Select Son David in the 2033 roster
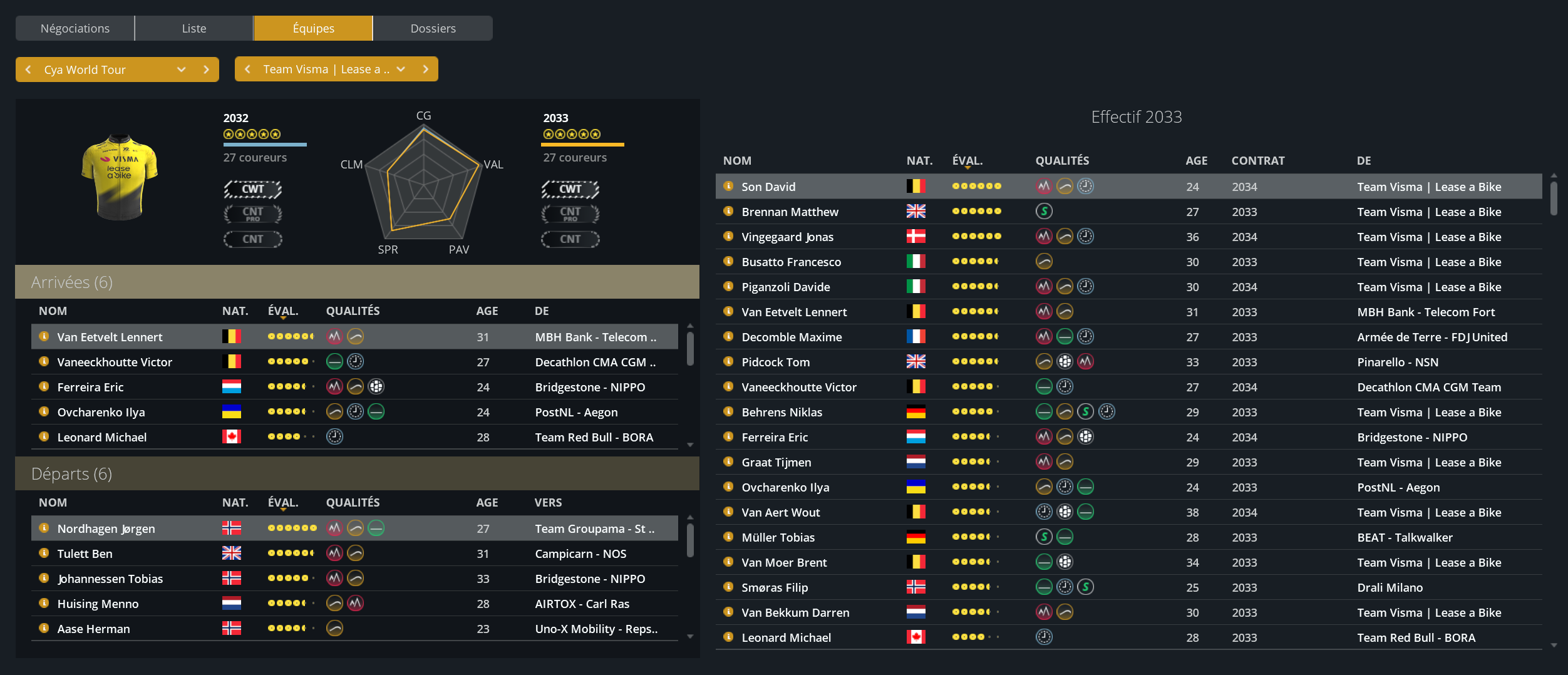Screen dimensions: 1568x675 (x=768, y=187)
